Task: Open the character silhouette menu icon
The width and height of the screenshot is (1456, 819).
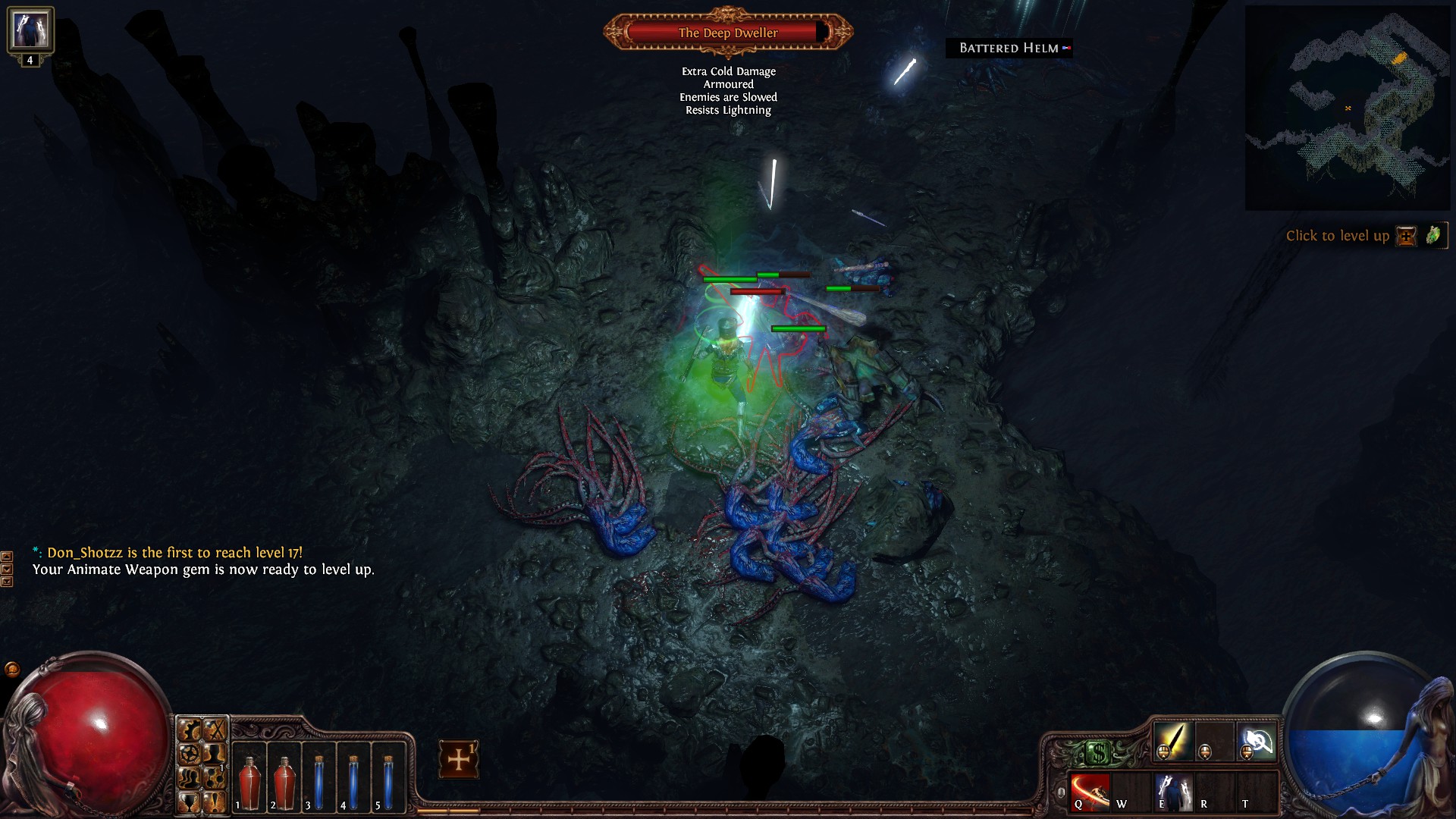Action: click(x=215, y=754)
